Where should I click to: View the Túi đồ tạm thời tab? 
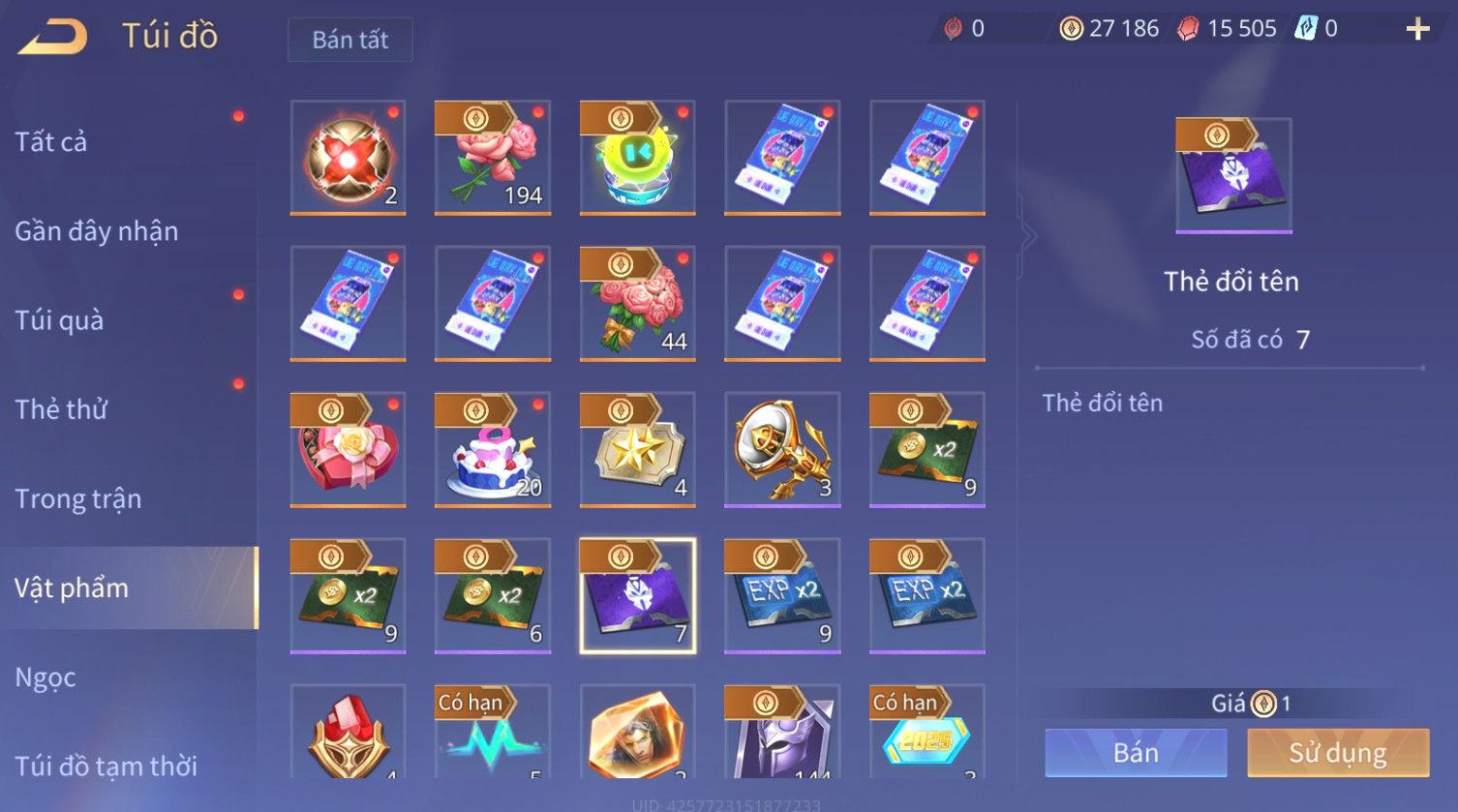click(x=106, y=766)
